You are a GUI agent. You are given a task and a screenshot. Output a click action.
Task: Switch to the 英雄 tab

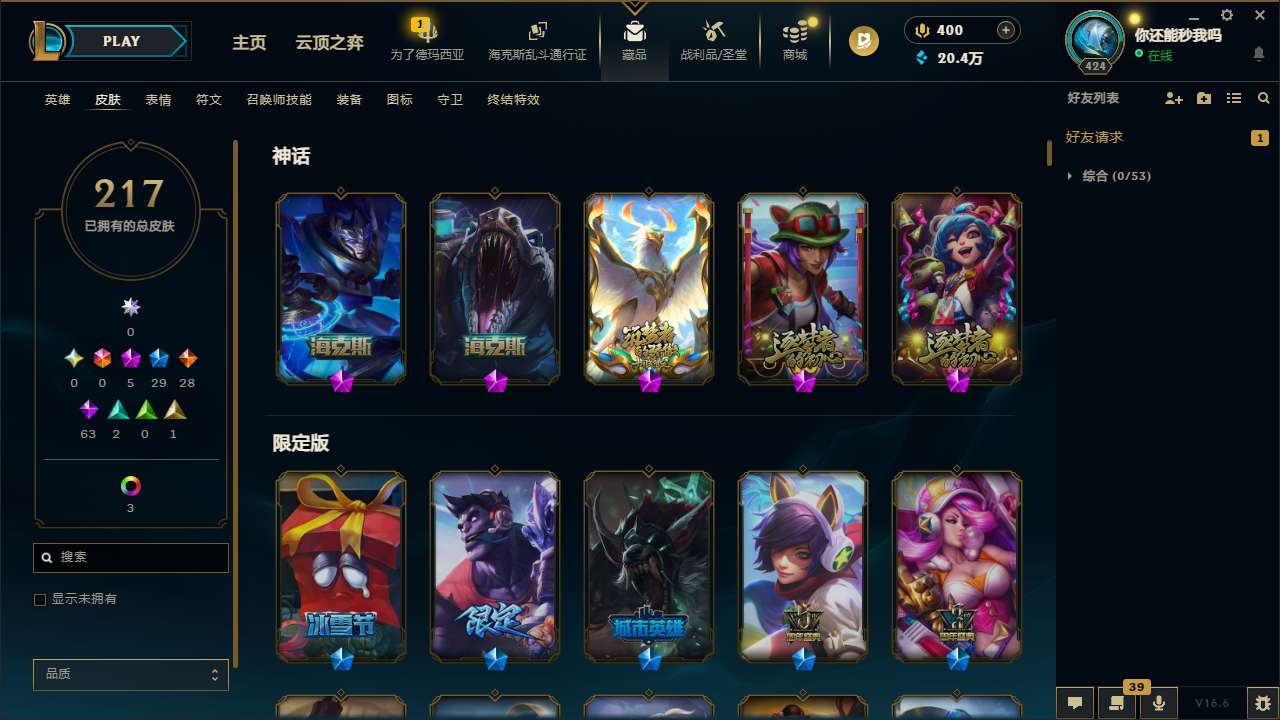click(x=57, y=100)
